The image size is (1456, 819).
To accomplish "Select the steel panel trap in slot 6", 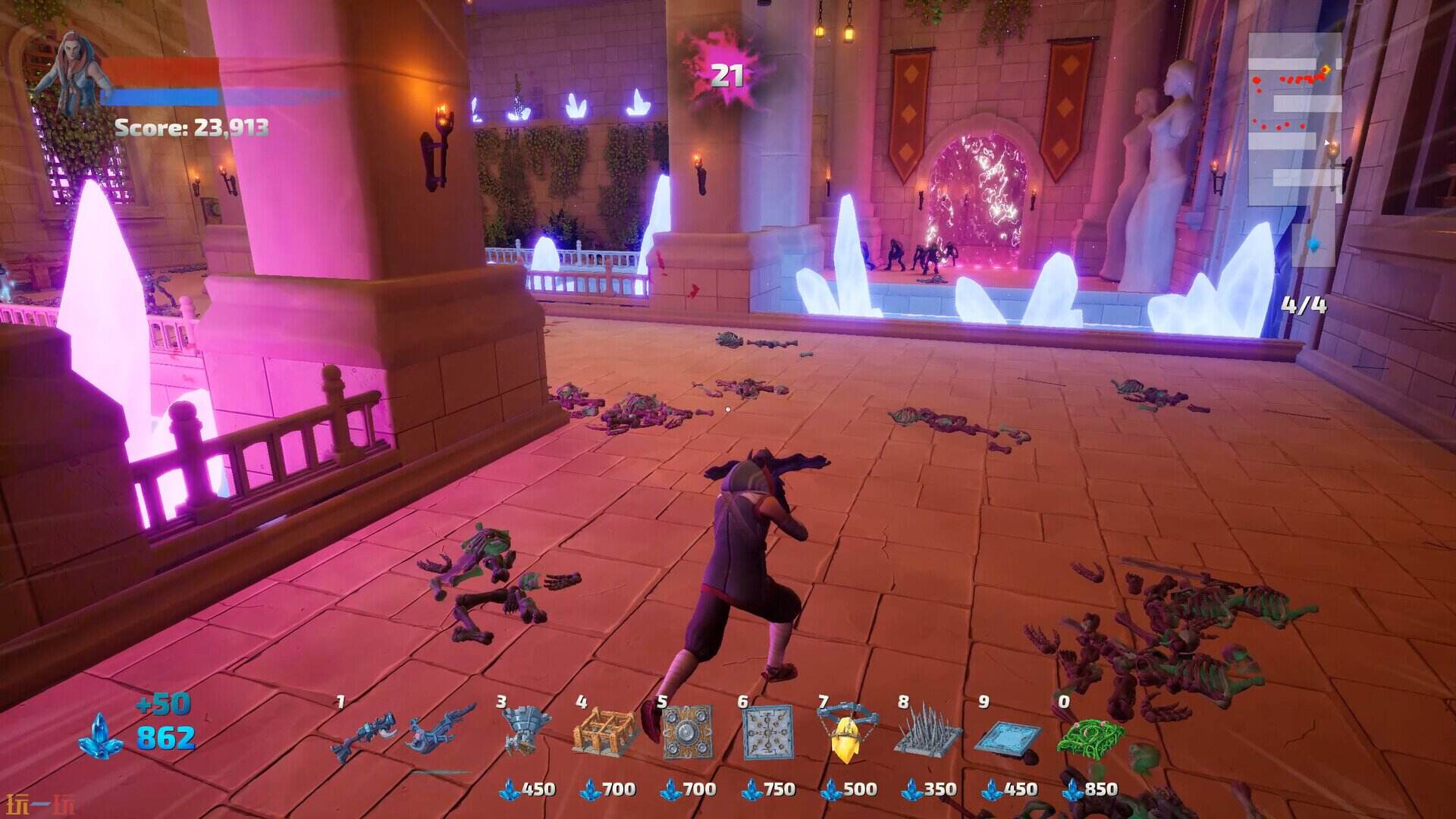I will point(767,733).
